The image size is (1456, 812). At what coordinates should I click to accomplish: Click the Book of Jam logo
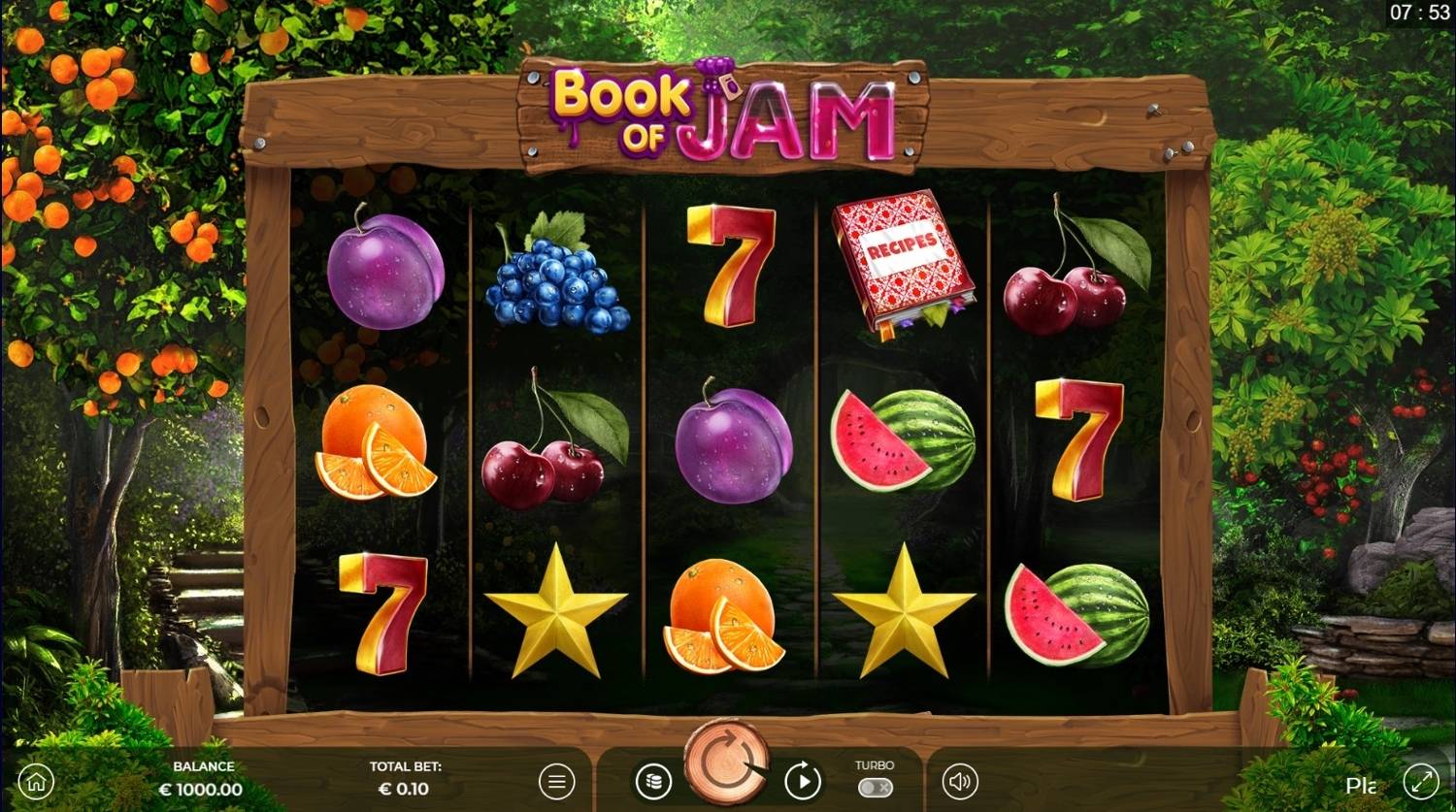[723, 110]
